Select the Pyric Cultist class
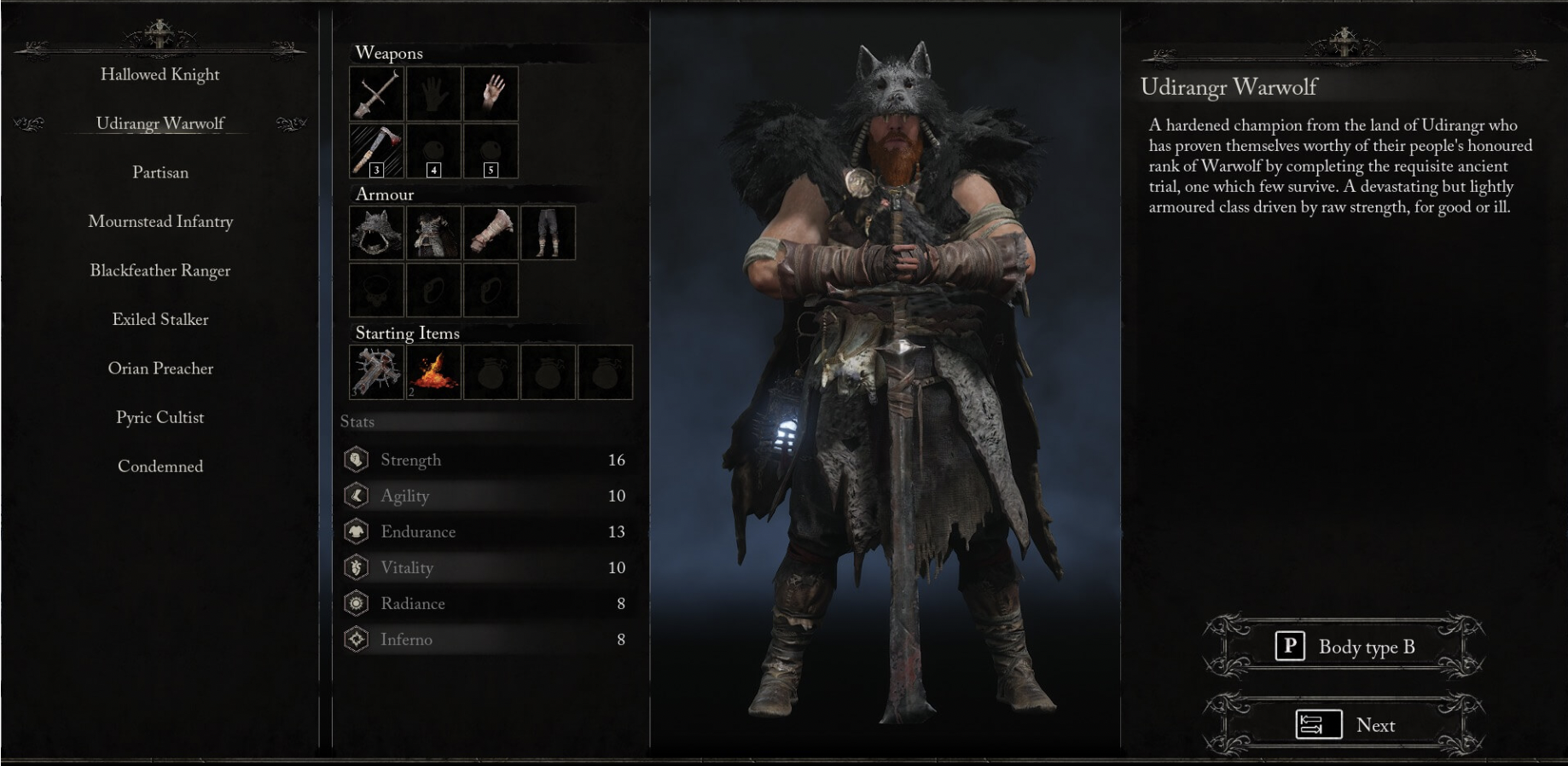Viewport: 1568px width, 766px height. tap(160, 418)
